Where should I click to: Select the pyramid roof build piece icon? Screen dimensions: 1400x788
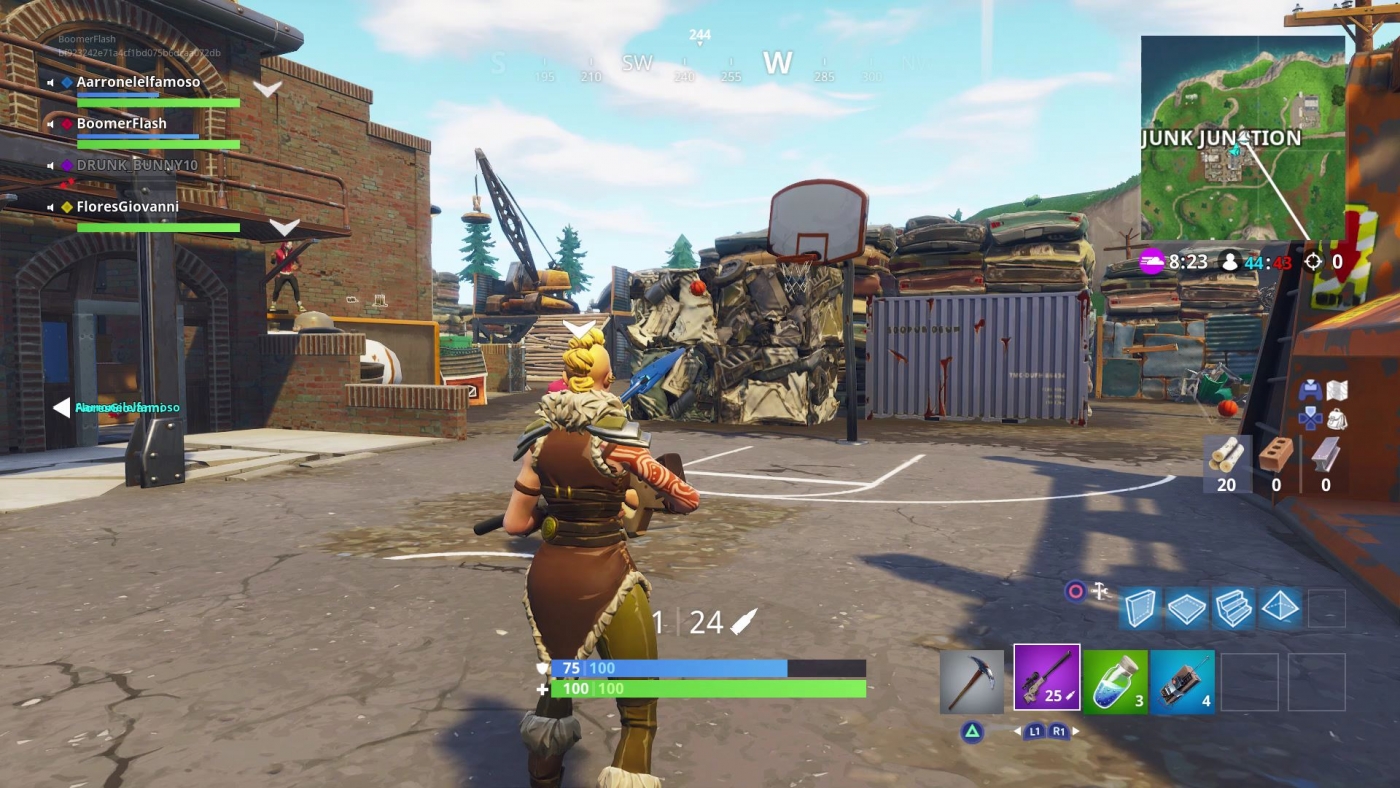(x=1283, y=607)
